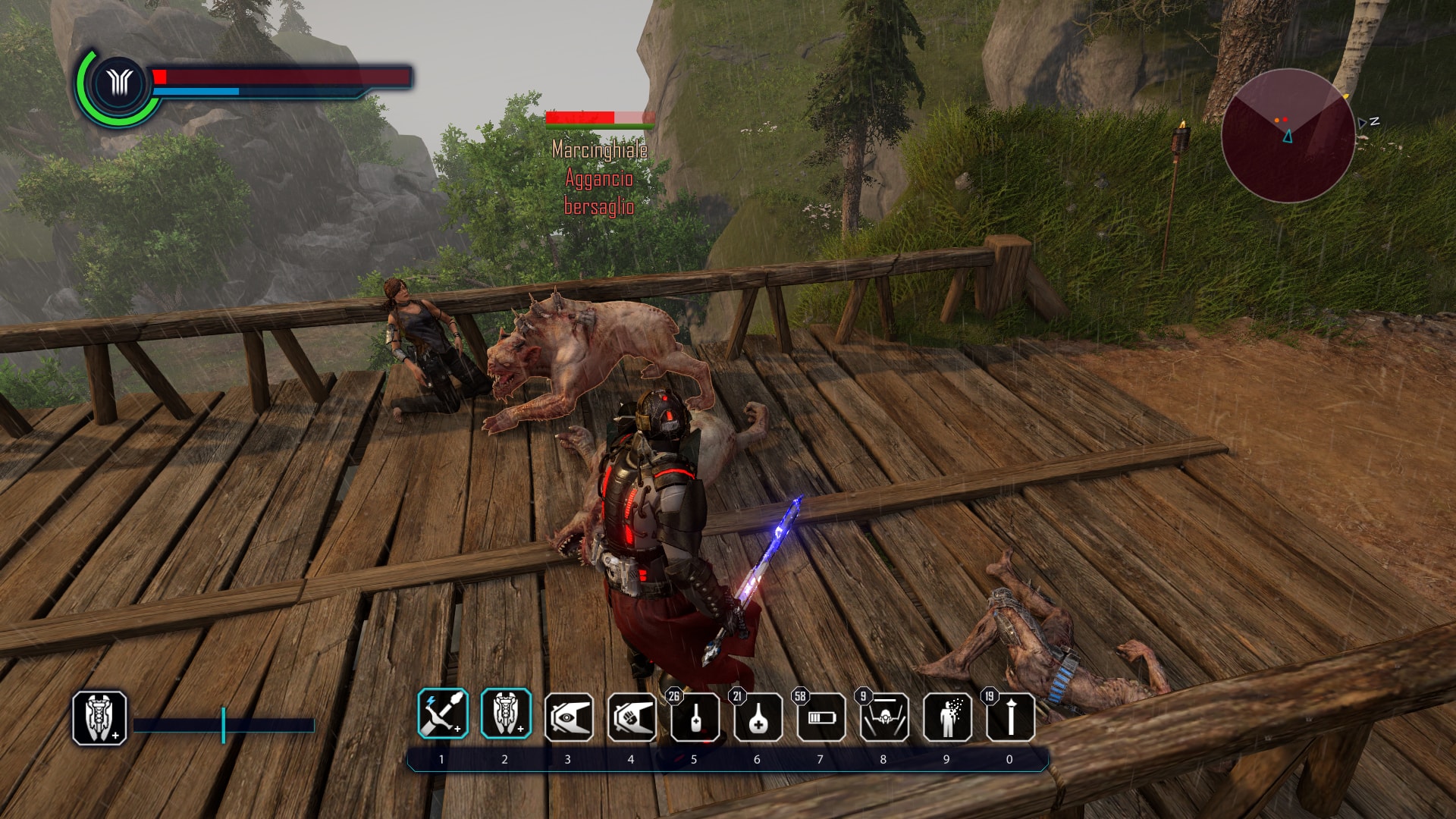Use the round healing flask with 21 left
The width and height of the screenshot is (1456, 819).
758,717
